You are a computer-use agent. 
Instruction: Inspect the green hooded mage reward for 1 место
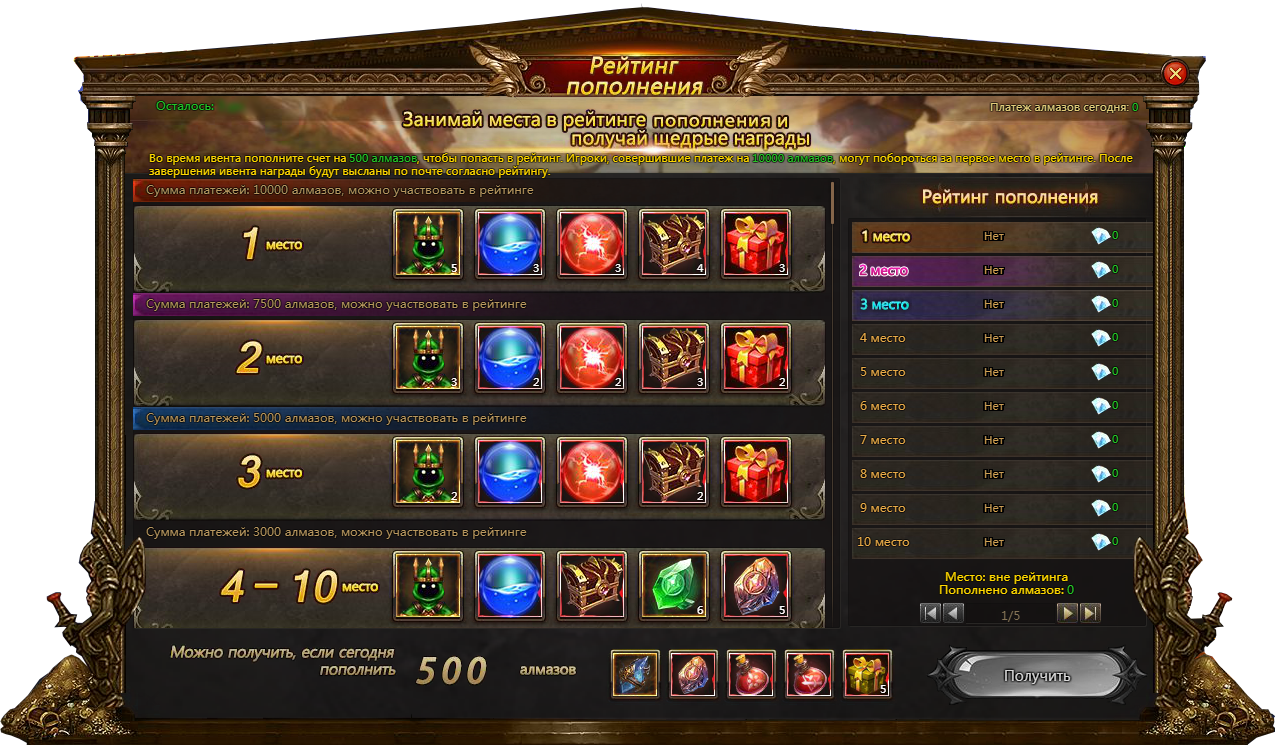428,243
